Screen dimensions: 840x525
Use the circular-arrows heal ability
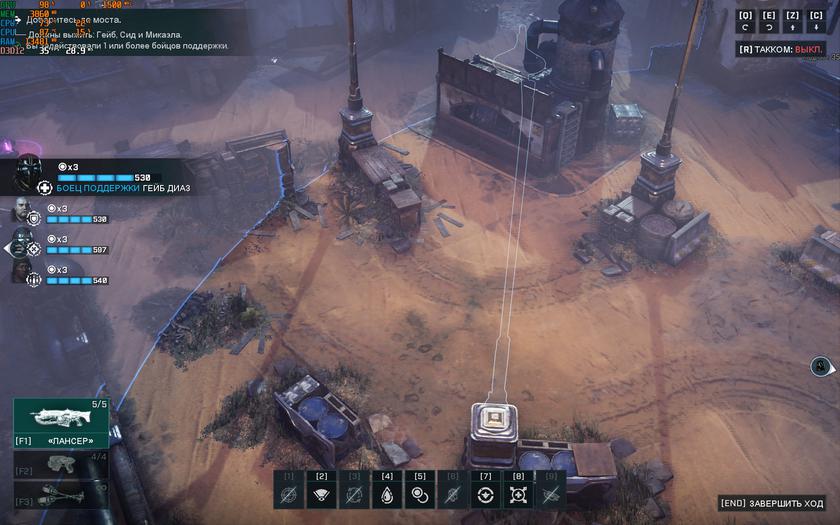485,494
